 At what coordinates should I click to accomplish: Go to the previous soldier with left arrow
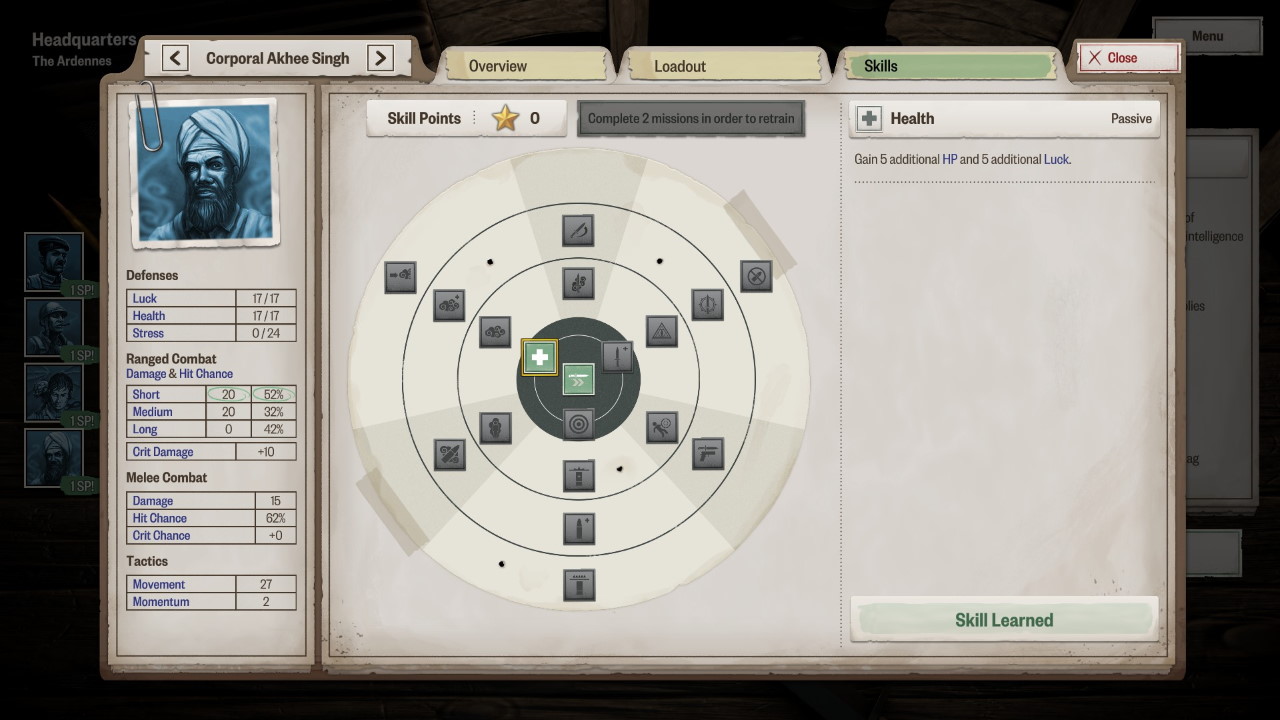(x=175, y=58)
